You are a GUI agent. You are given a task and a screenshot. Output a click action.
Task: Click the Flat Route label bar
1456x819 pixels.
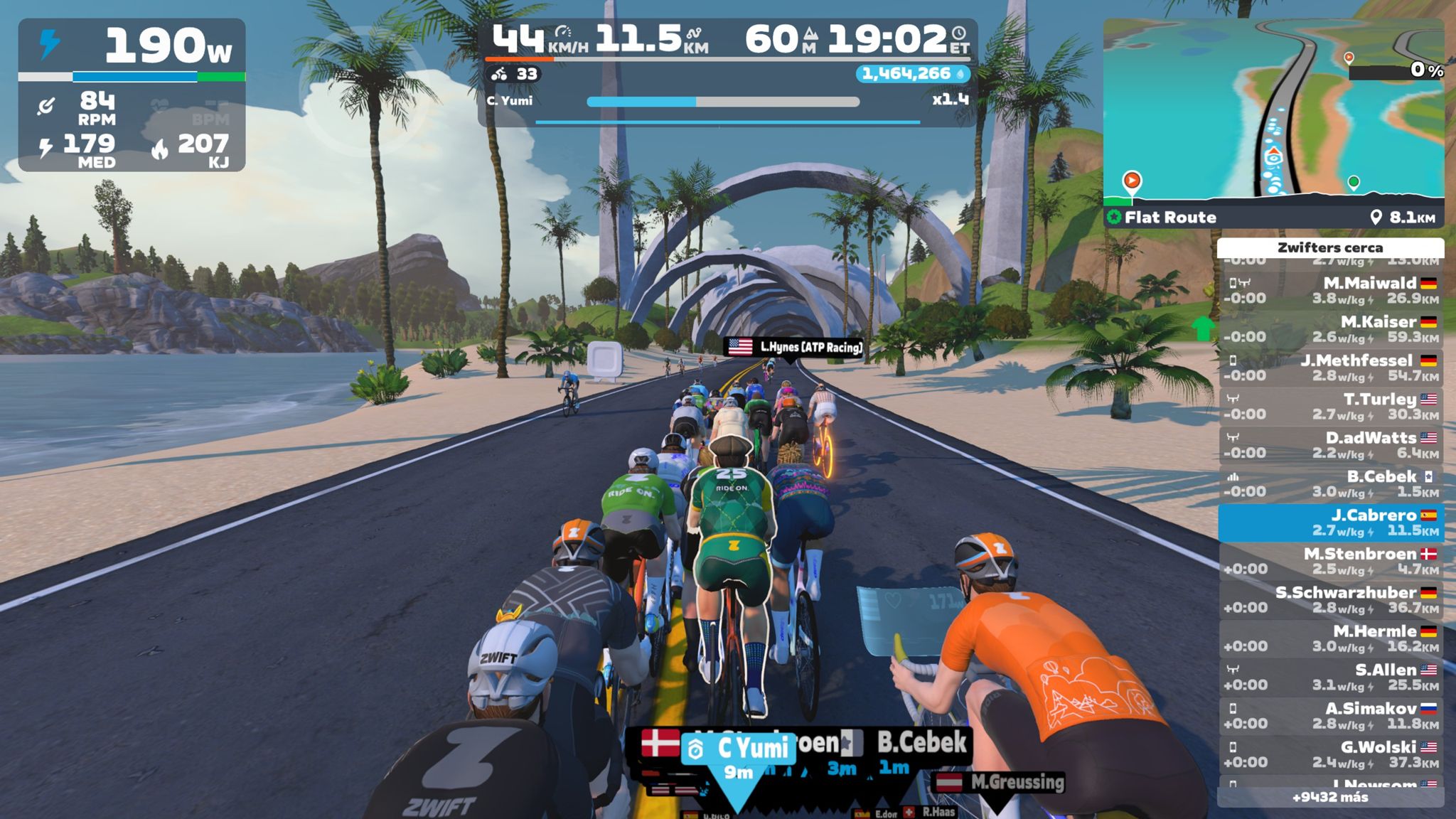[1273, 217]
